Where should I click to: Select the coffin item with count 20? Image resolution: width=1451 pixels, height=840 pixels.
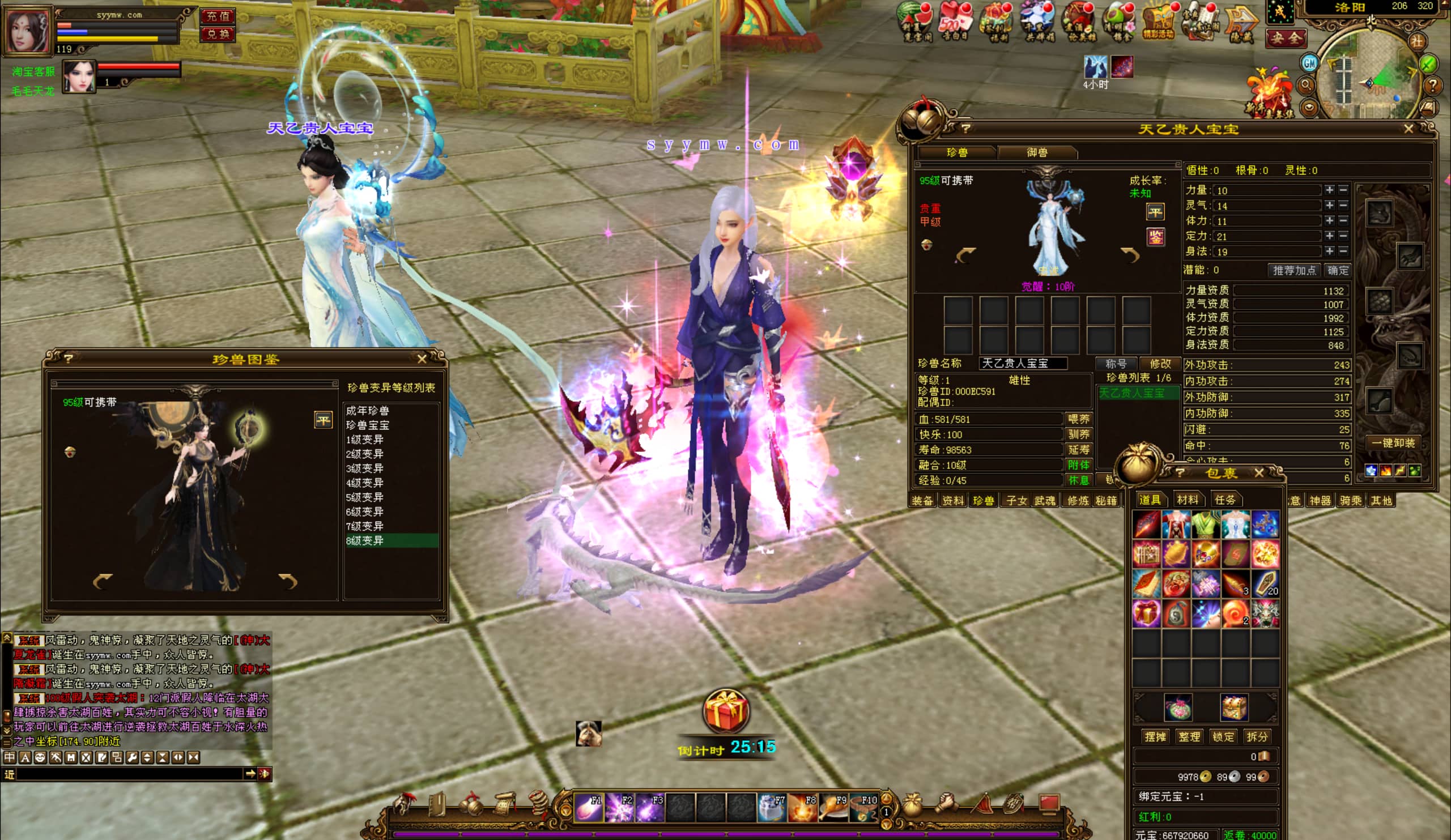pos(1266,584)
